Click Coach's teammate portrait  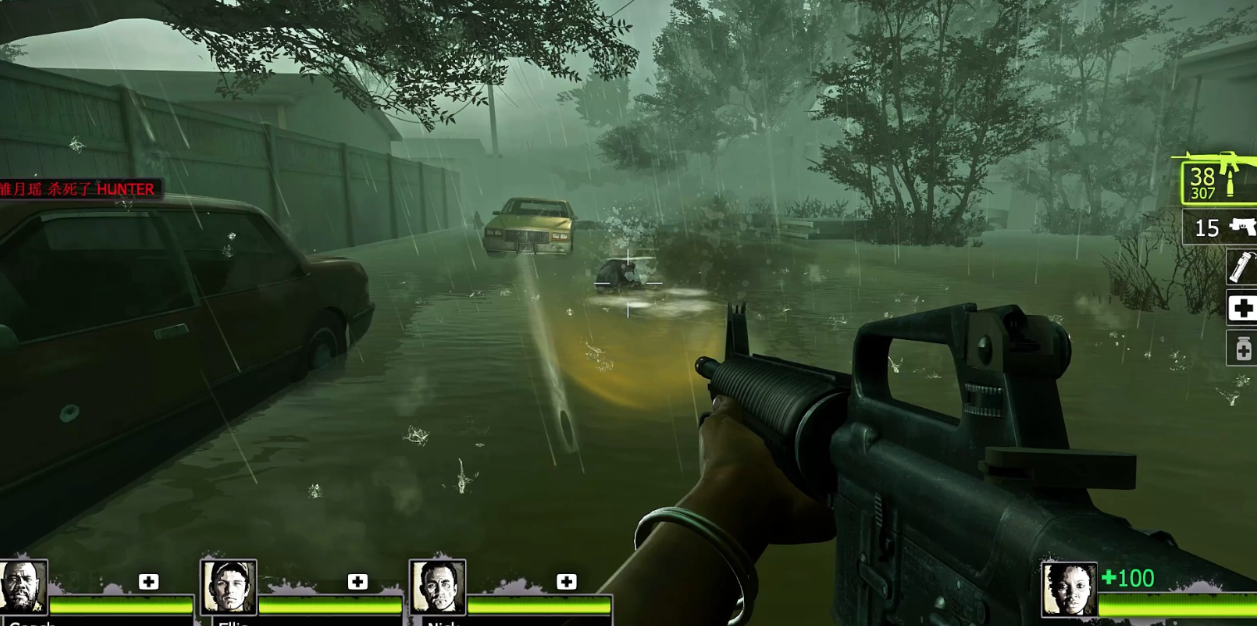[x=22, y=586]
